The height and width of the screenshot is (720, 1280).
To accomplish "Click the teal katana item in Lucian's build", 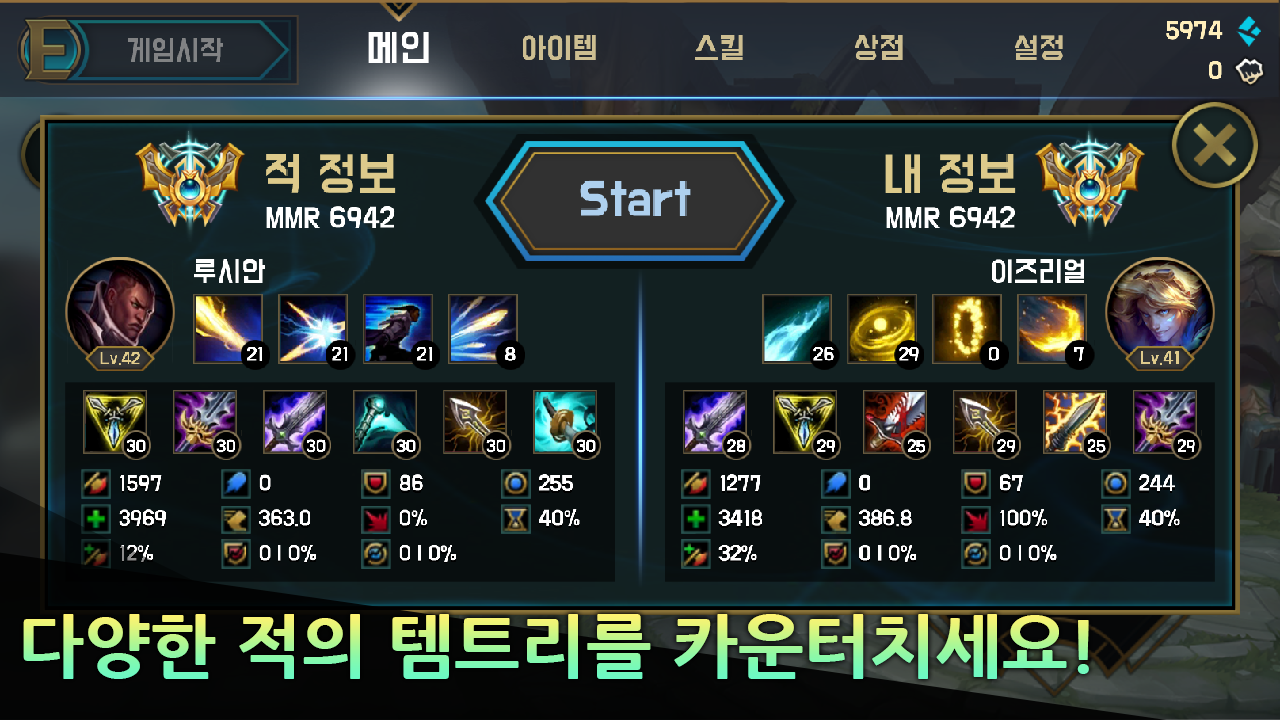I will pyautogui.click(x=564, y=421).
